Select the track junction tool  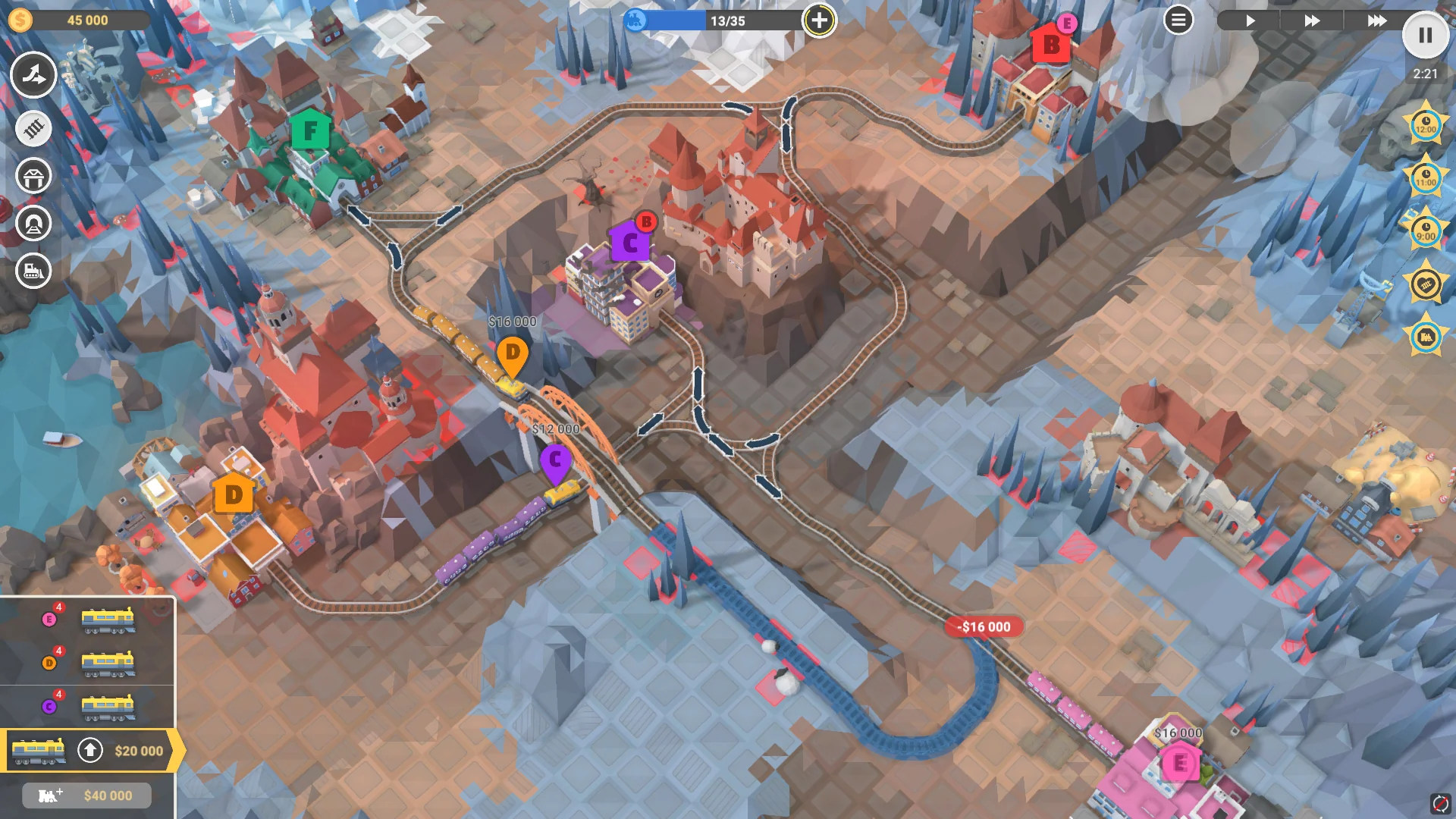33,76
